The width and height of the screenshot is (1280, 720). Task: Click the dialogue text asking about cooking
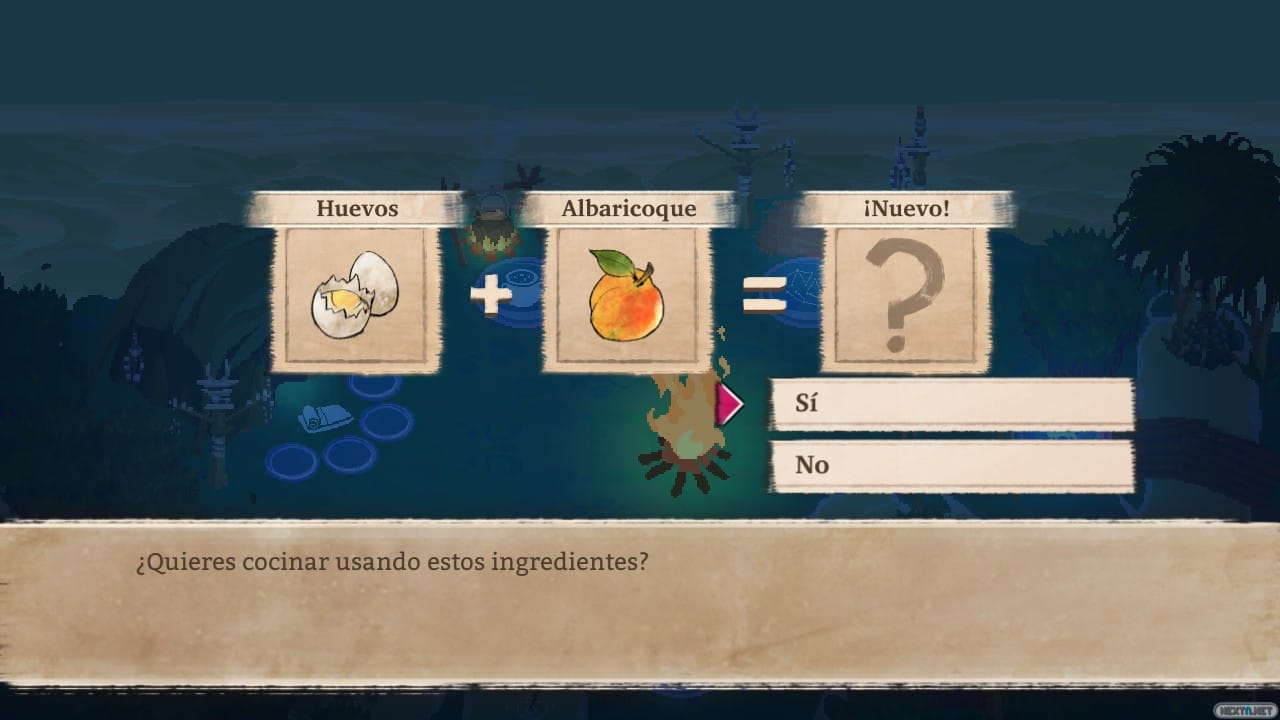click(x=390, y=562)
